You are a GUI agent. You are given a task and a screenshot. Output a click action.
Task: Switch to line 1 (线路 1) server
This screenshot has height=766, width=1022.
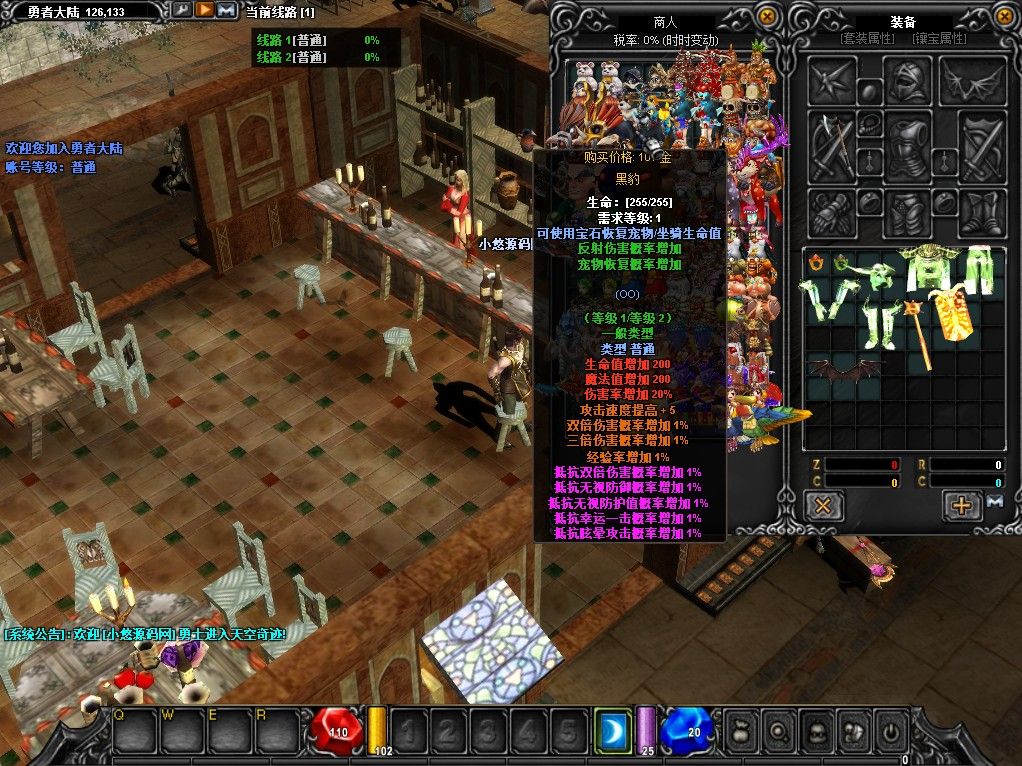pos(290,40)
